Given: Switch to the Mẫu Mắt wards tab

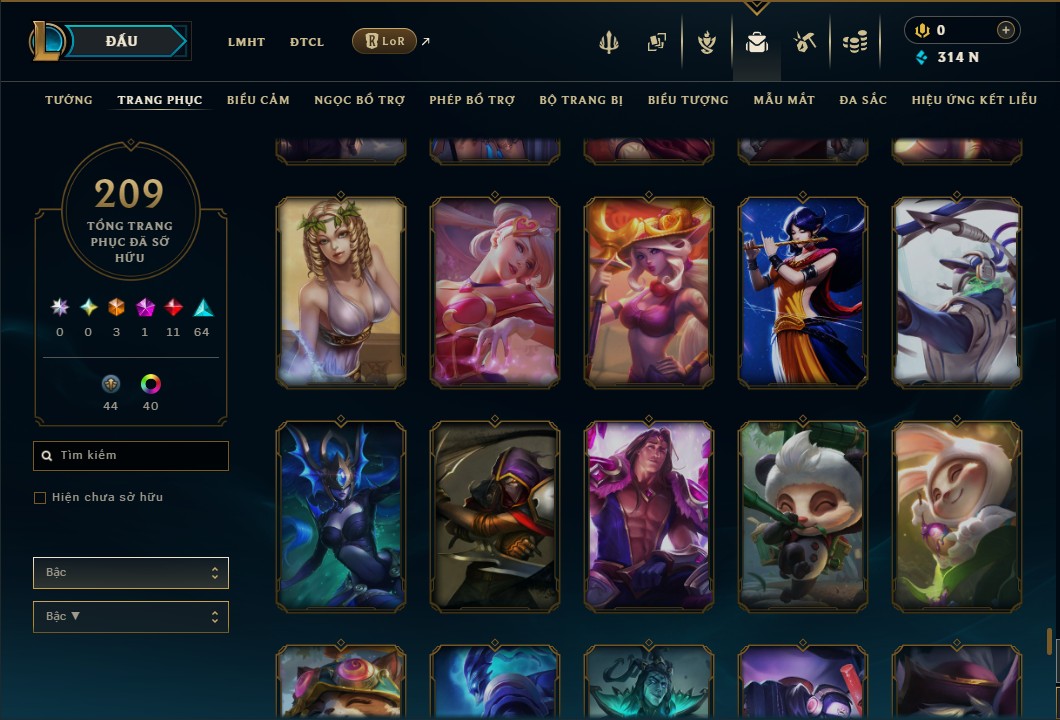Looking at the screenshot, I should click(x=784, y=100).
